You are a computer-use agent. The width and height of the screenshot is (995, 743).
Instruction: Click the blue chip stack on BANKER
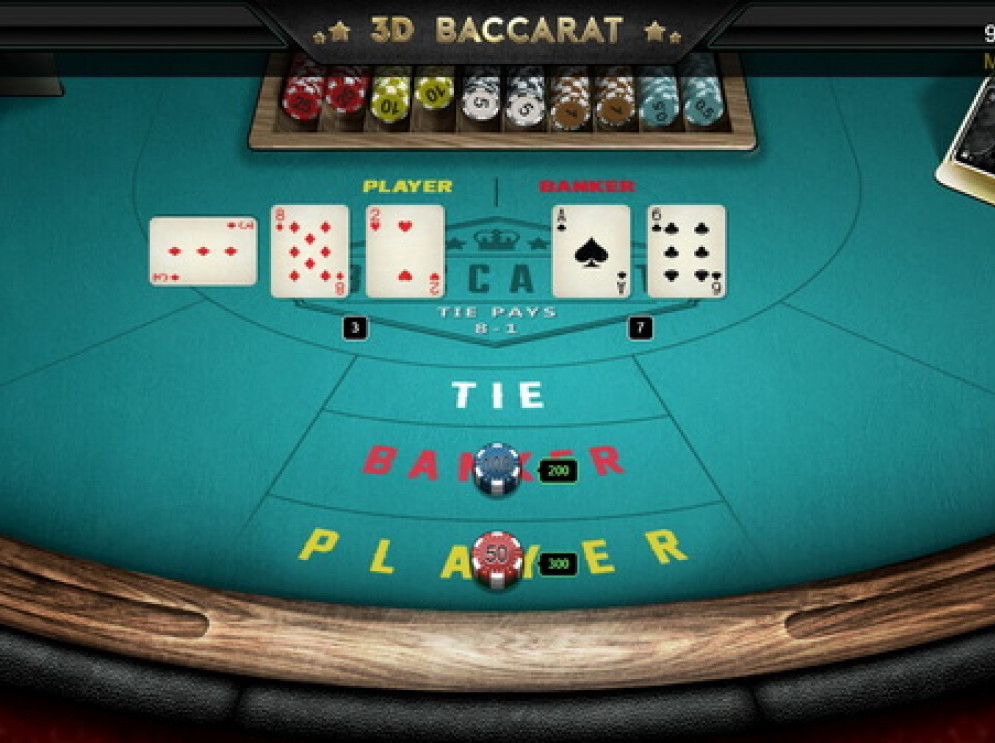pyautogui.click(x=497, y=467)
